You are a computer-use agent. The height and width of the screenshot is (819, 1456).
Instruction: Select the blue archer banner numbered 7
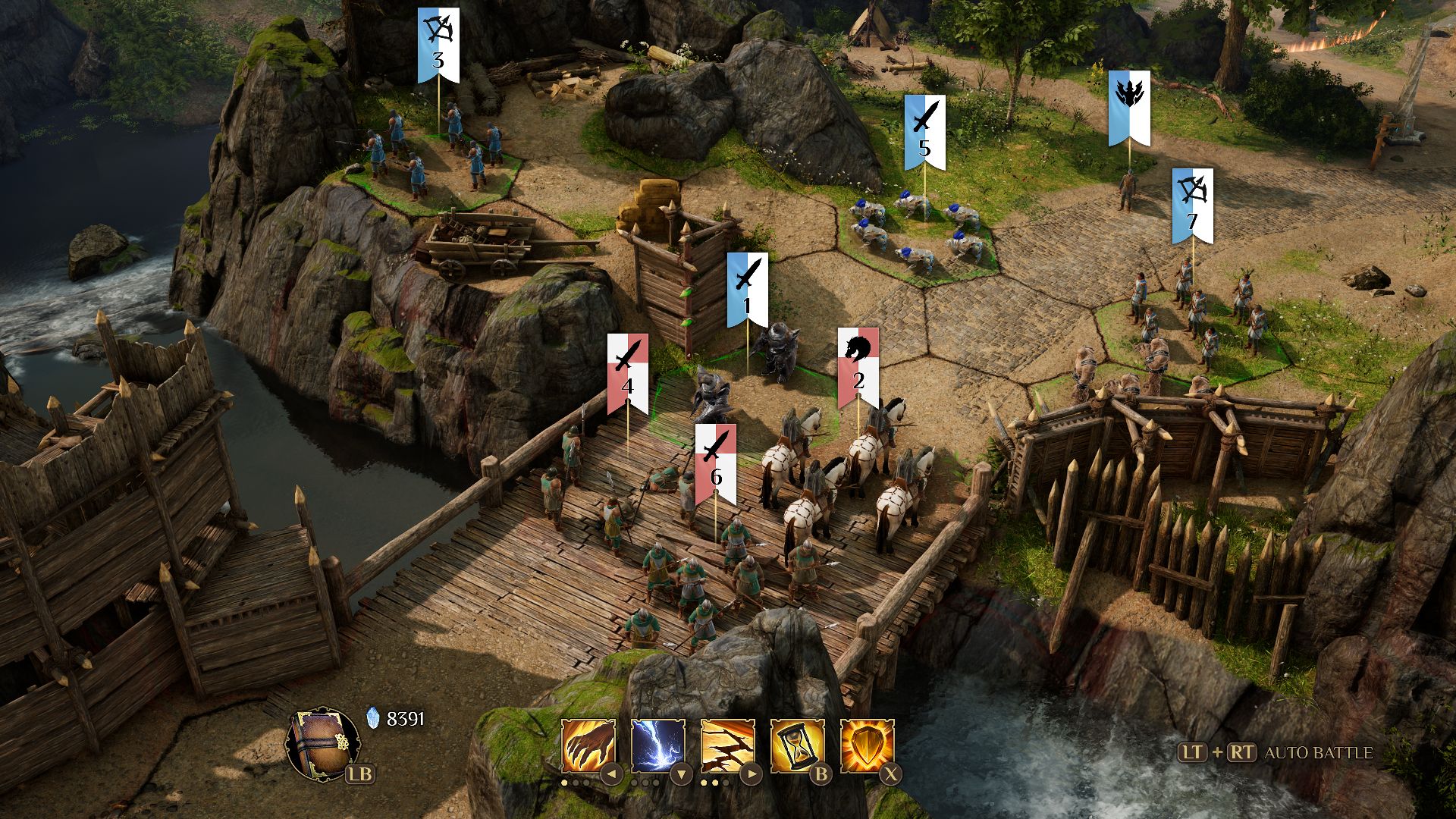point(1192,206)
